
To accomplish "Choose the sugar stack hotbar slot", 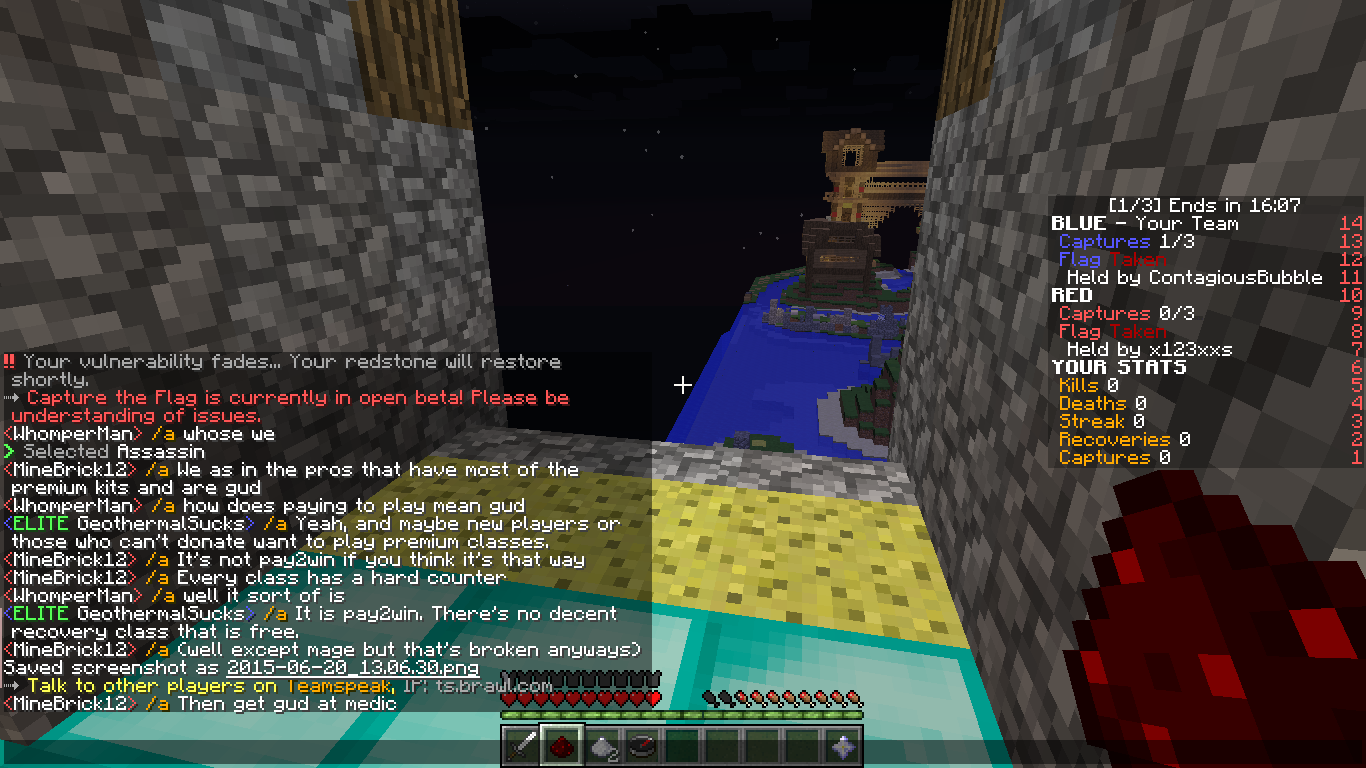I will point(601,746).
